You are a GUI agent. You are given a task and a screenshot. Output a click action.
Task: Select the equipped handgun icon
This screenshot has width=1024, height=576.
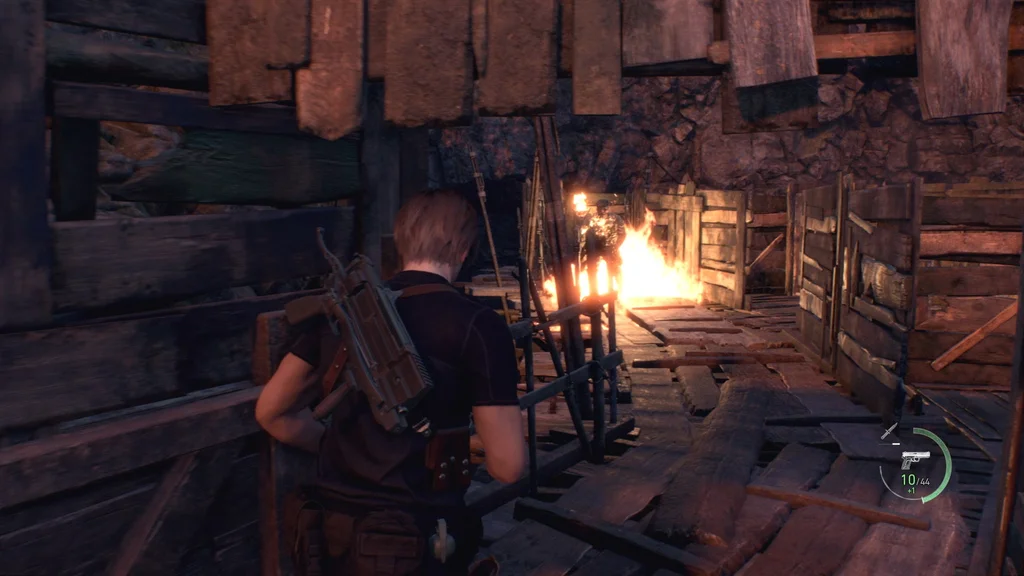[x=914, y=459]
